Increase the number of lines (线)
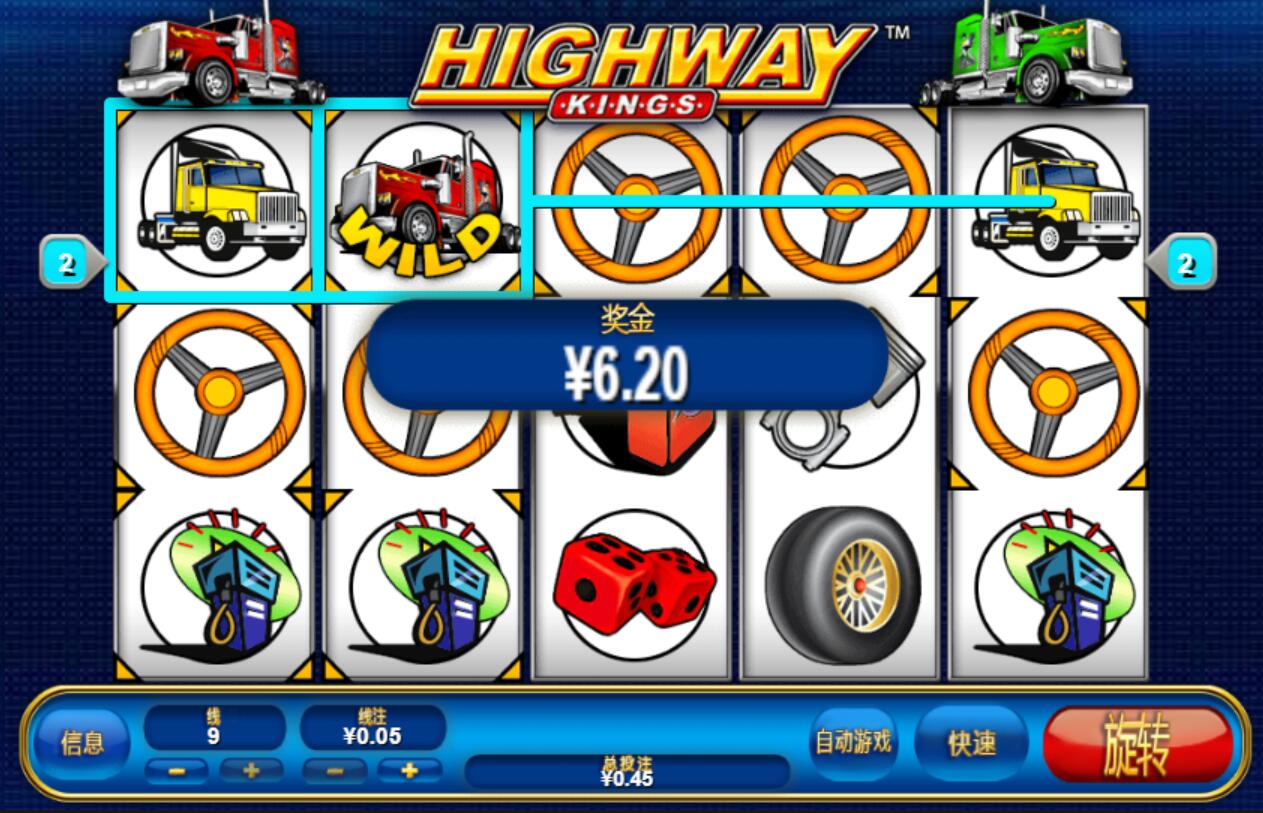The image size is (1263, 813). 251,771
